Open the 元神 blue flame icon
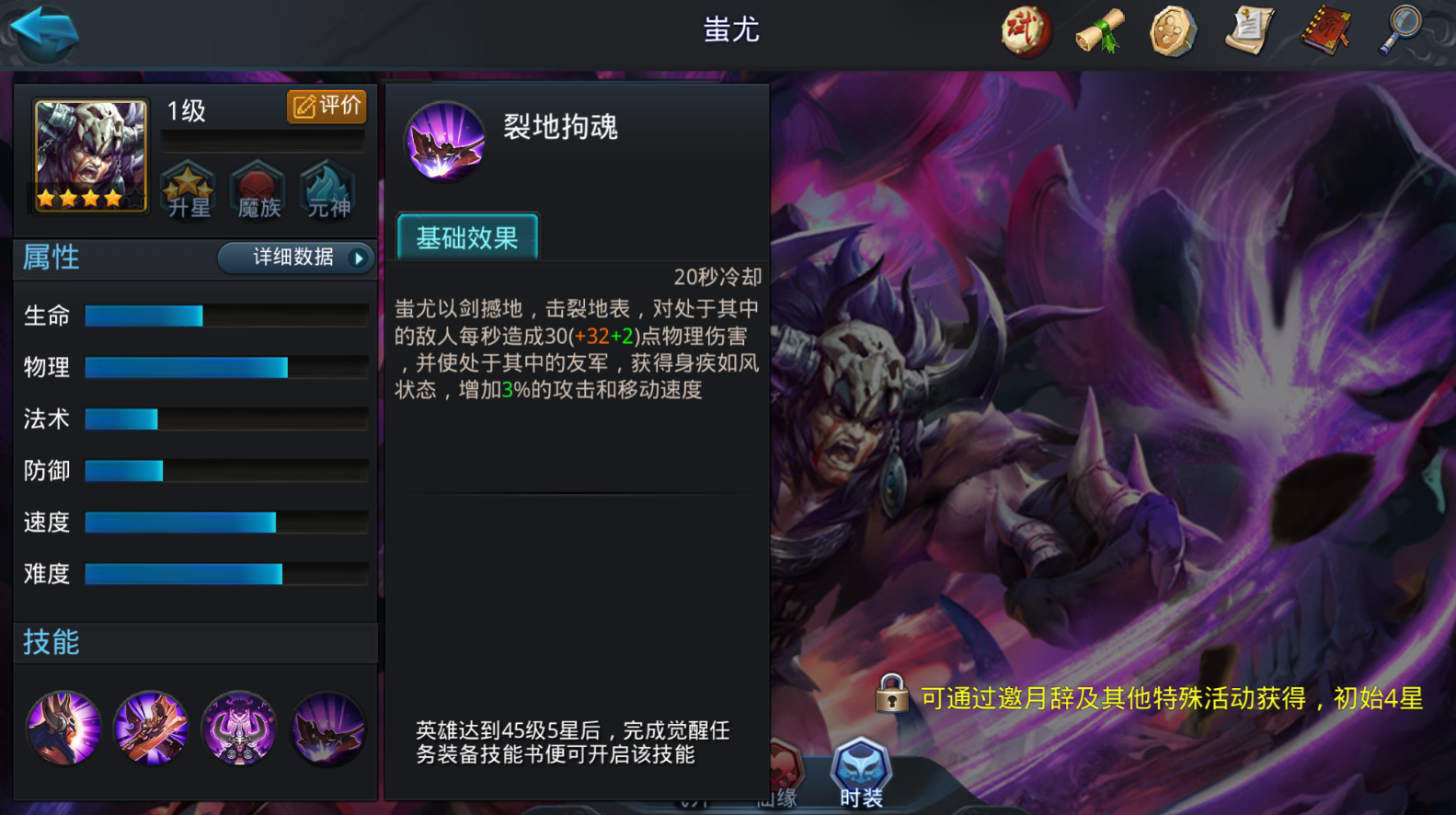Image resolution: width=1456 pixels, height=815 pixels. [328, 189]
